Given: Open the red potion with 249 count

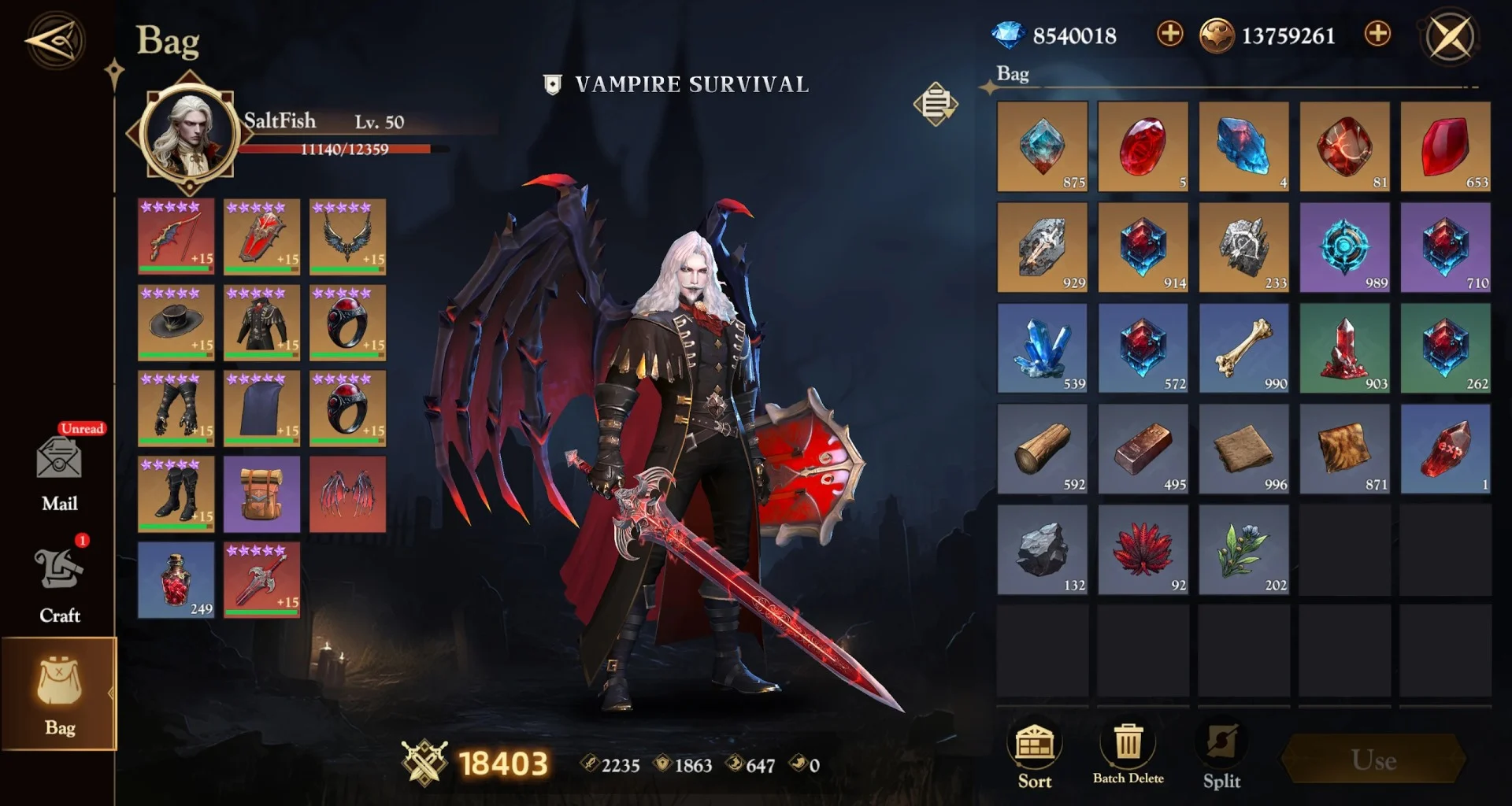Looking at the screenshot, I should [x=175, y=581].
